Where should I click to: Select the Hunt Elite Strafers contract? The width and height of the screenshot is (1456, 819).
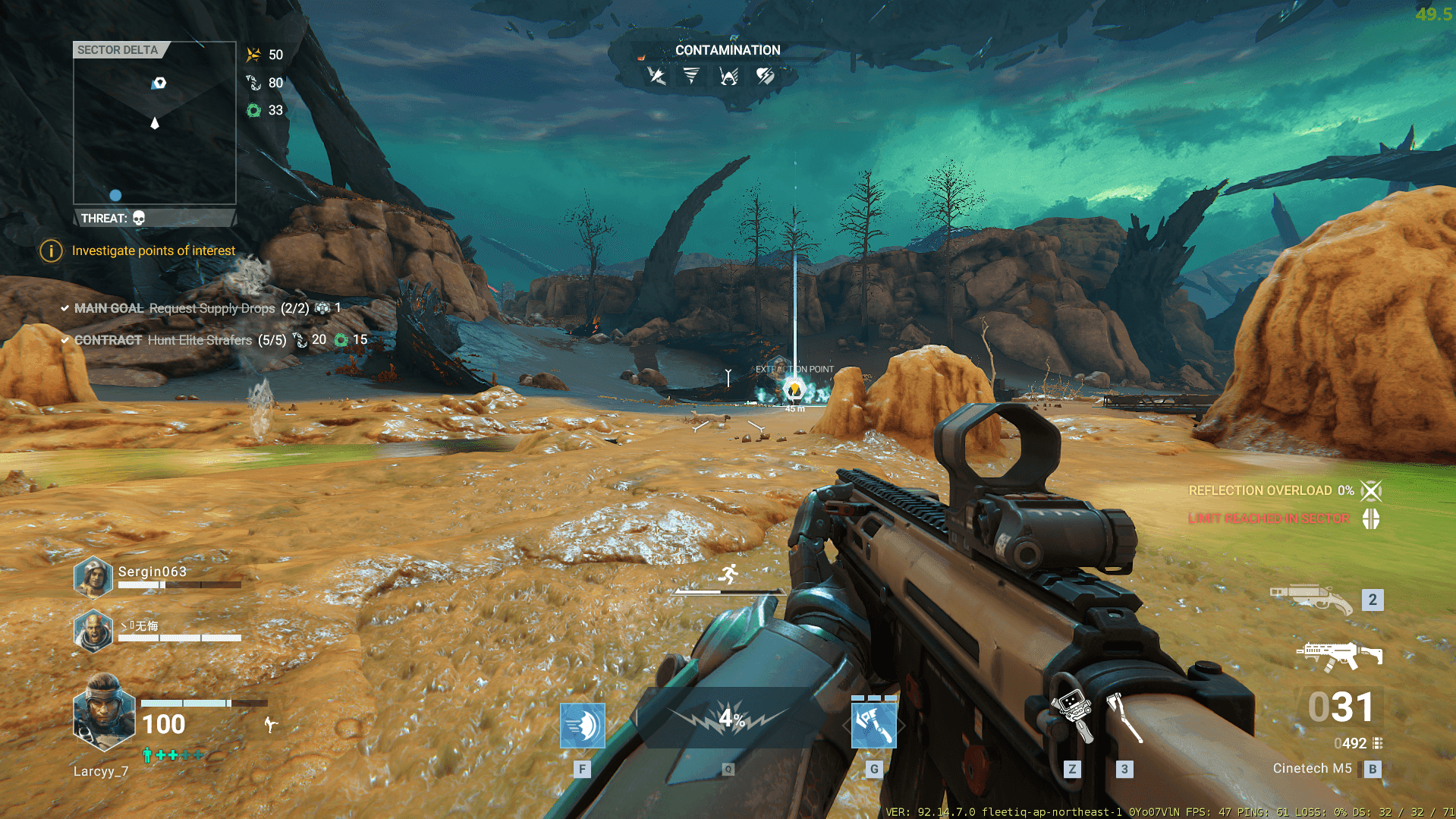(x=200, y=340)
